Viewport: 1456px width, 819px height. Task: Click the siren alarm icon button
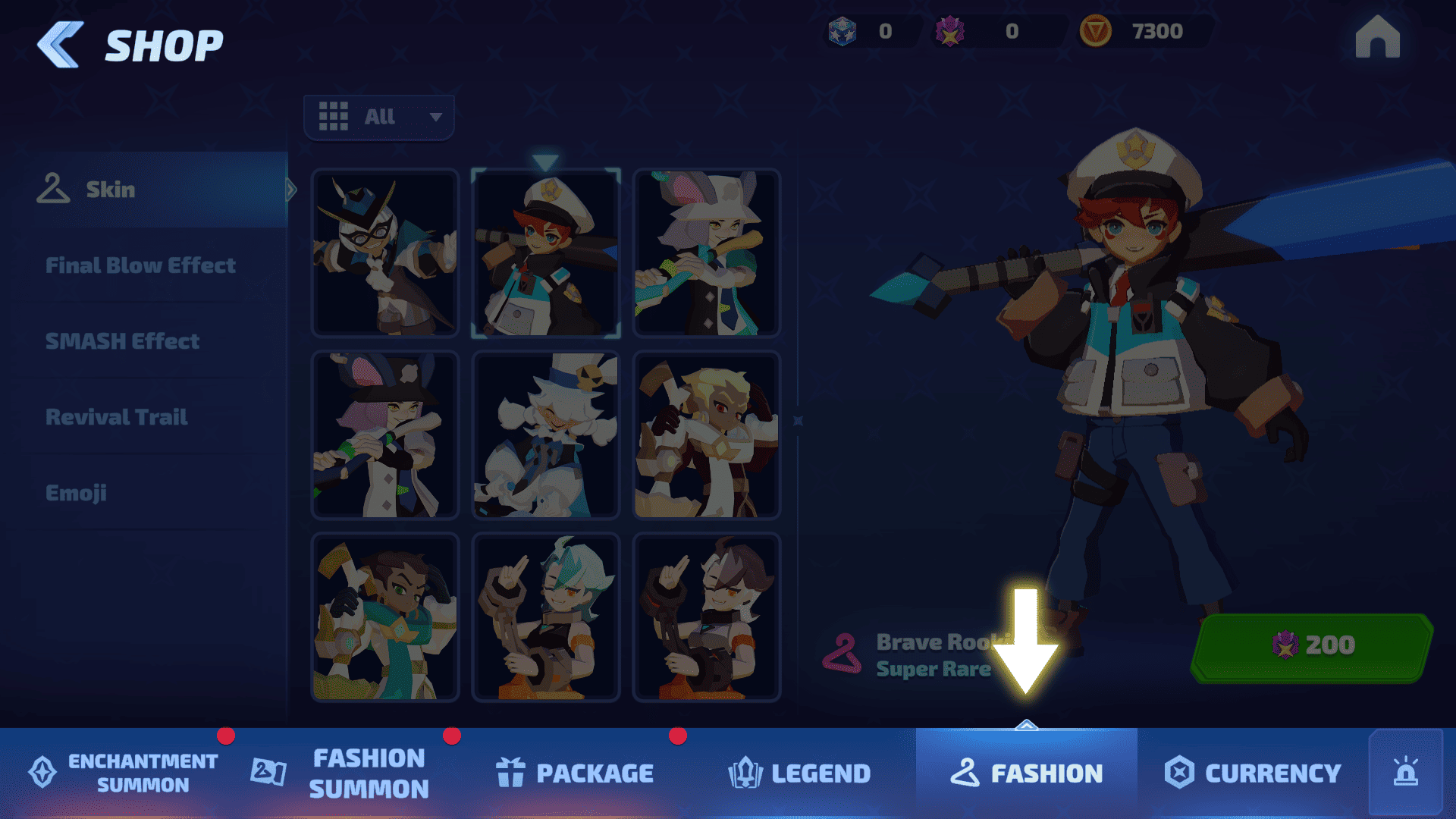pyautogui.click(x=1405, y=772)
